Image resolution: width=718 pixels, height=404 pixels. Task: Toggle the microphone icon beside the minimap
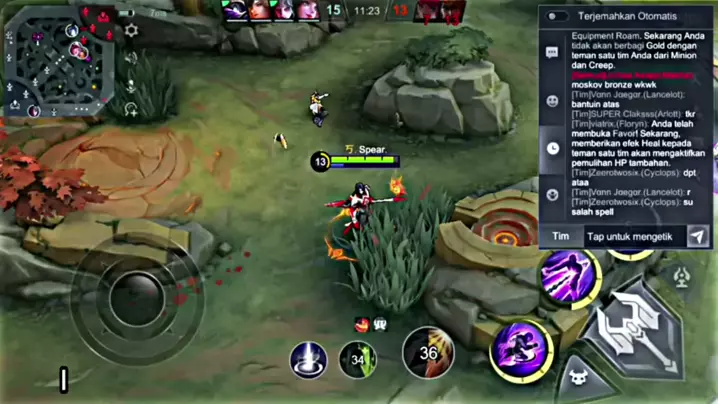pos(131,84)
